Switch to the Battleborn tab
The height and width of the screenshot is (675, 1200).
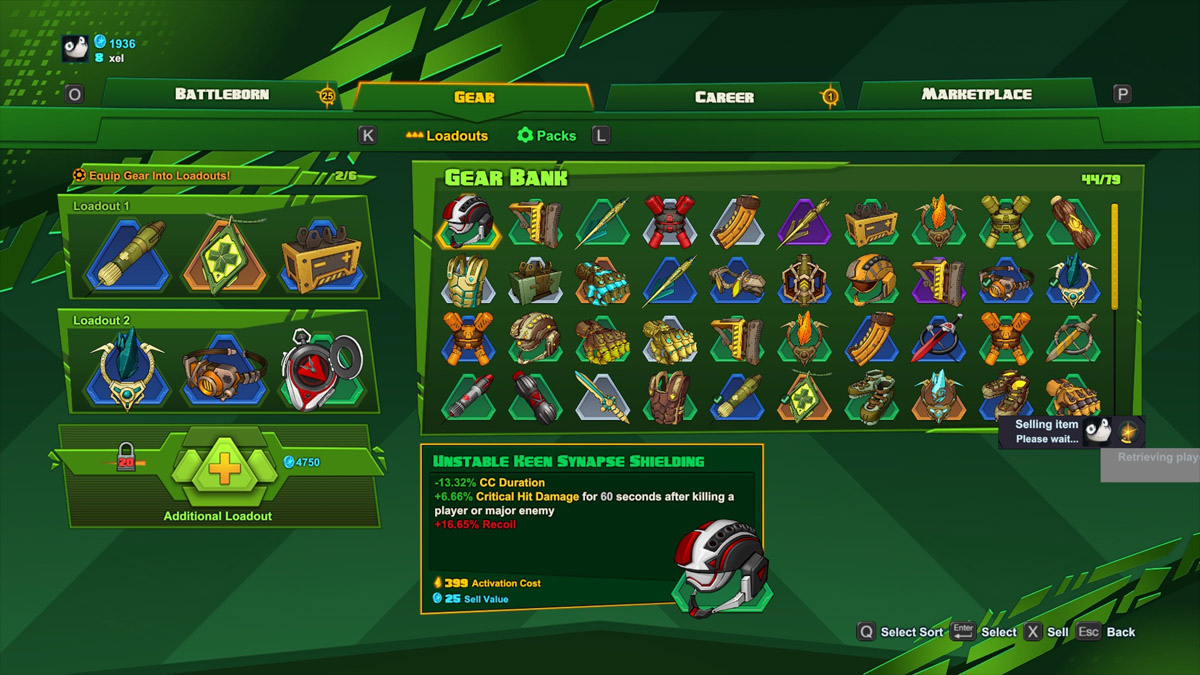(221, 94)
